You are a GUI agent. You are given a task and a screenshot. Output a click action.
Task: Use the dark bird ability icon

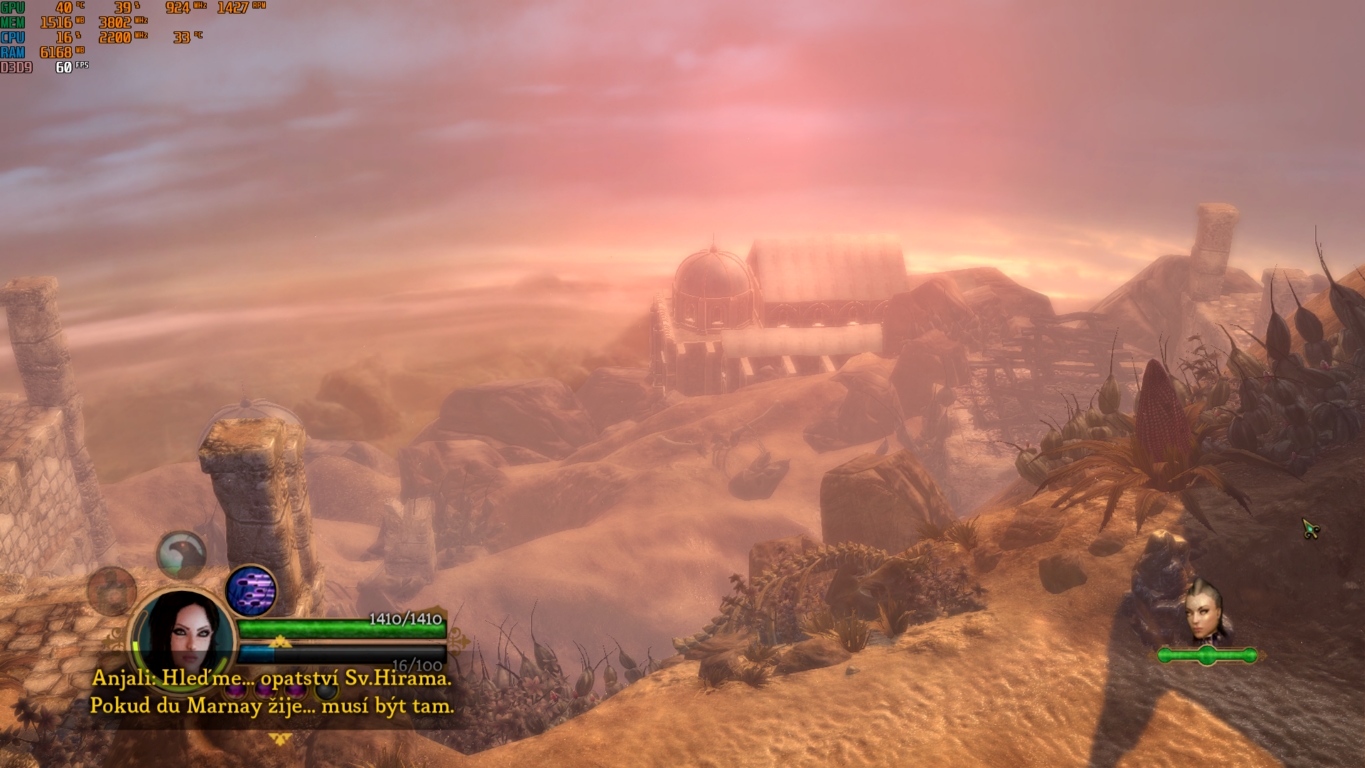[182, 555]
